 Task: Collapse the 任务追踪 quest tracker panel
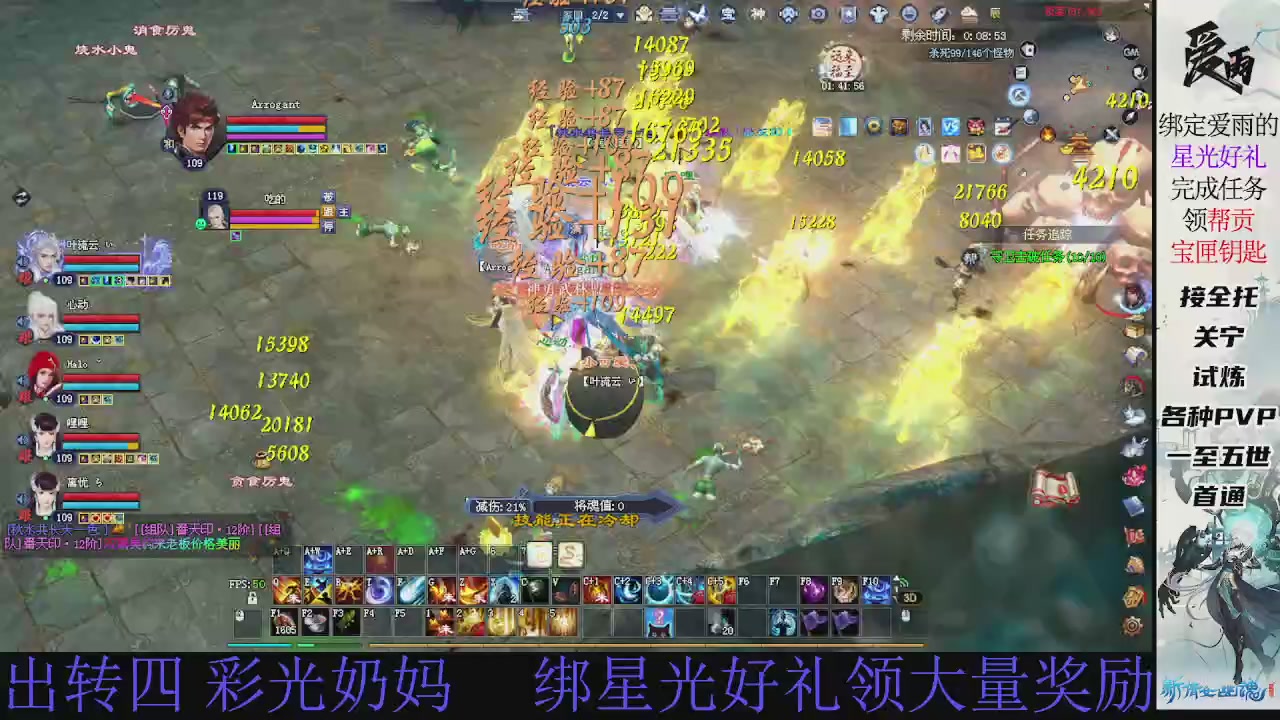coord(1048,233)
